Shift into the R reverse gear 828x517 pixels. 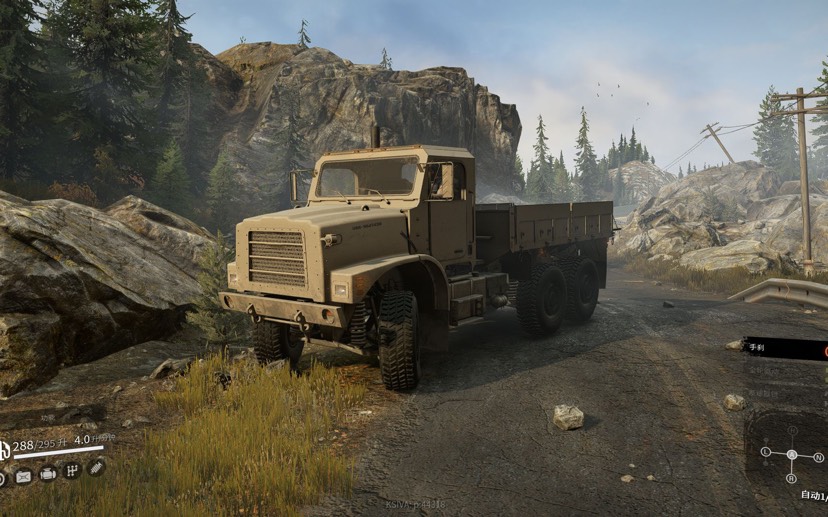pyautogui.click(x=792, y=478)
